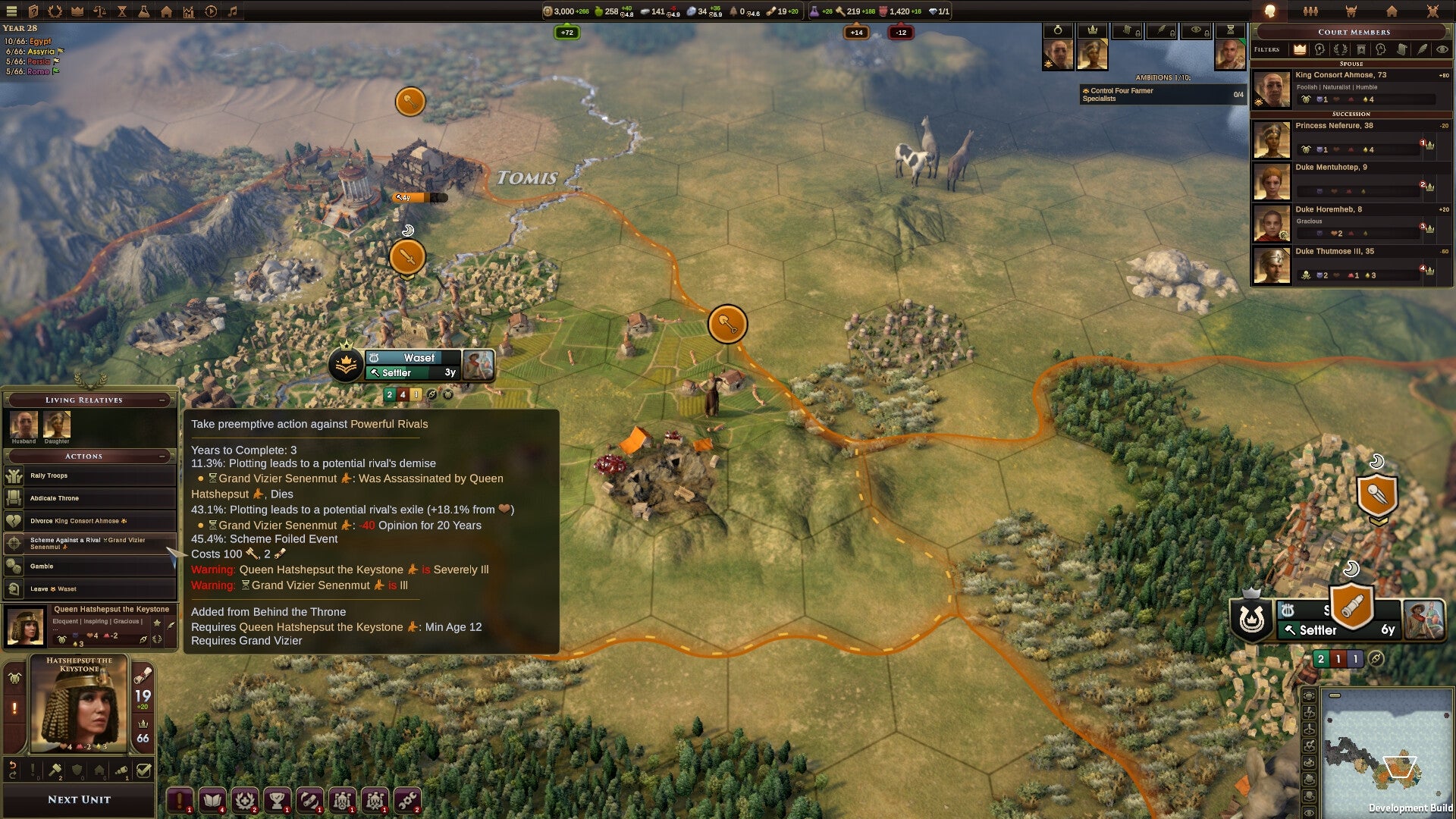Click the music note icon on top toolbar
Viewport: 1456px width, 819px height.
pos(232,11)
